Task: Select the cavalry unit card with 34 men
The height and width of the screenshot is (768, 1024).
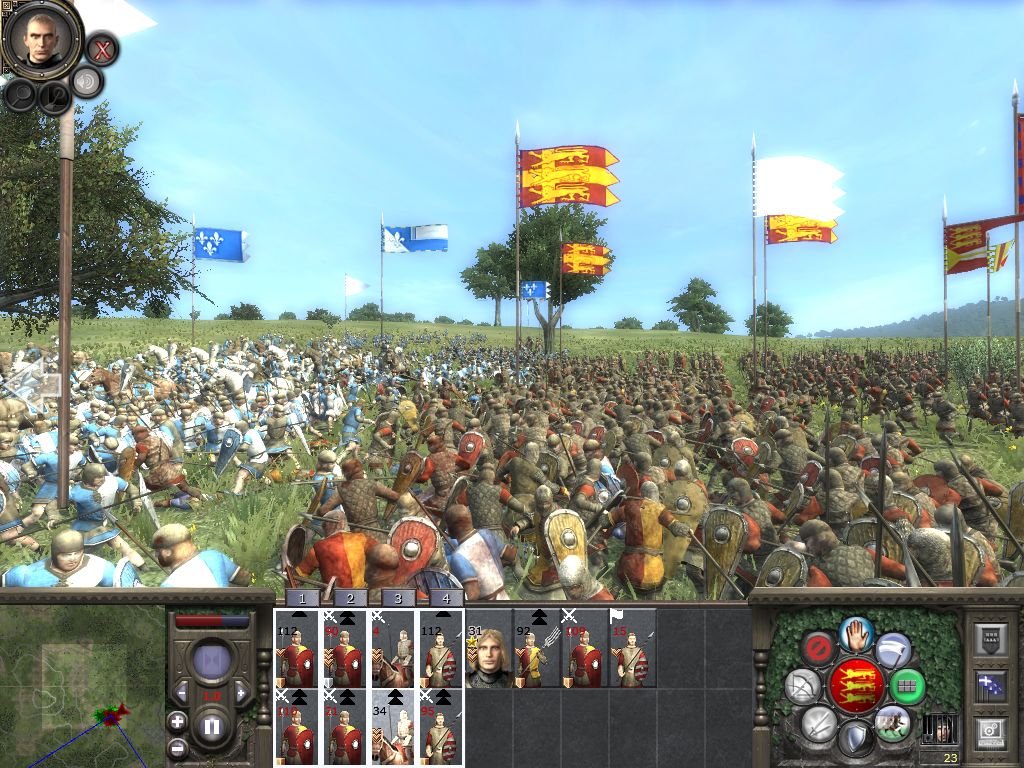Action: [x=393, y=727]
